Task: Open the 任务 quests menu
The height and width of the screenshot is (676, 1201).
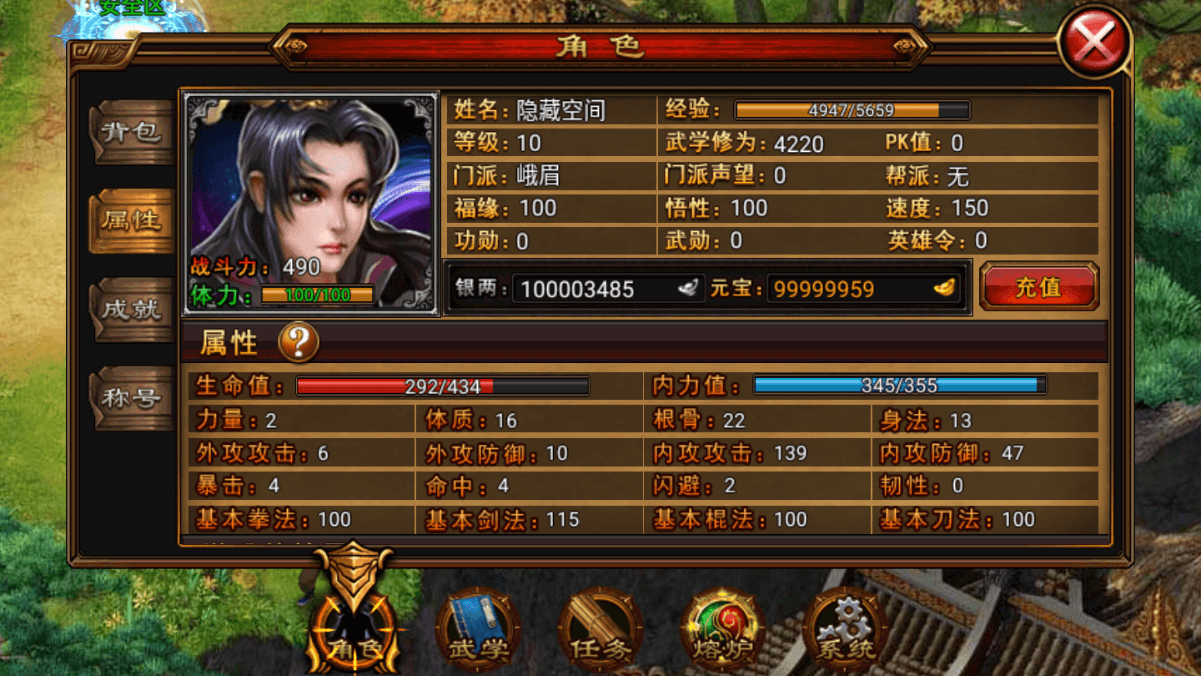Action: [600, 630]
